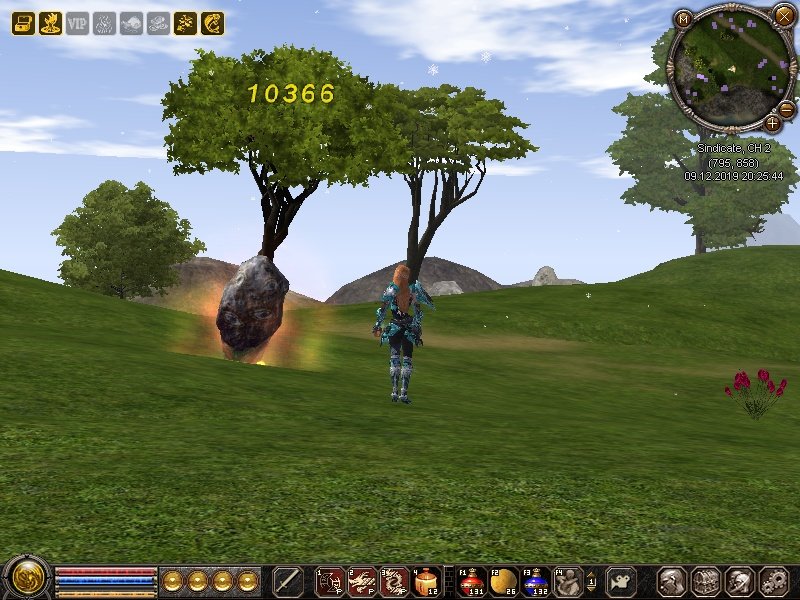Activate the dragon skill in slot 2
The width and height of the screenshot is (800, 600).
pos(362,580)
